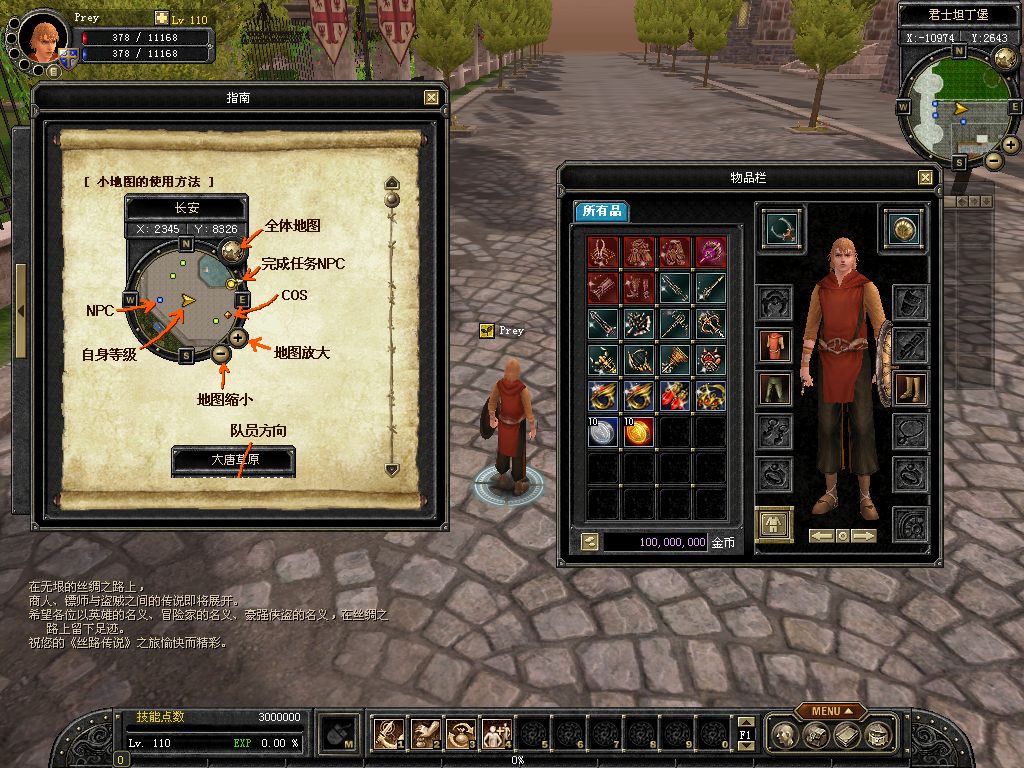
Task: Click the 大唐草原 button in guide
Action: [x=234, y=460]
